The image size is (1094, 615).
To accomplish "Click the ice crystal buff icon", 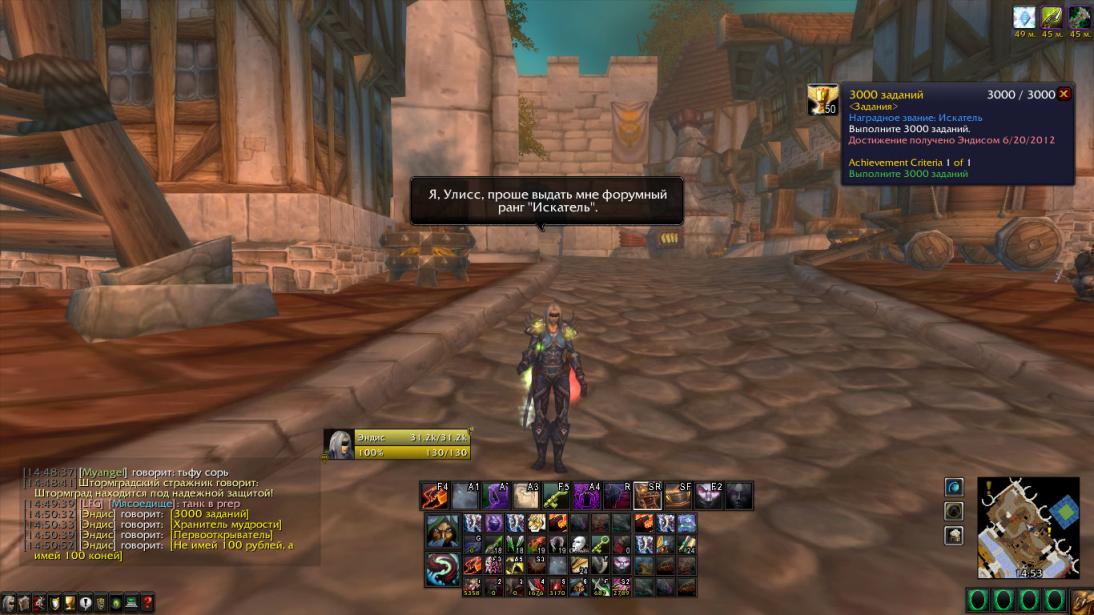I will pos(1023,17).
